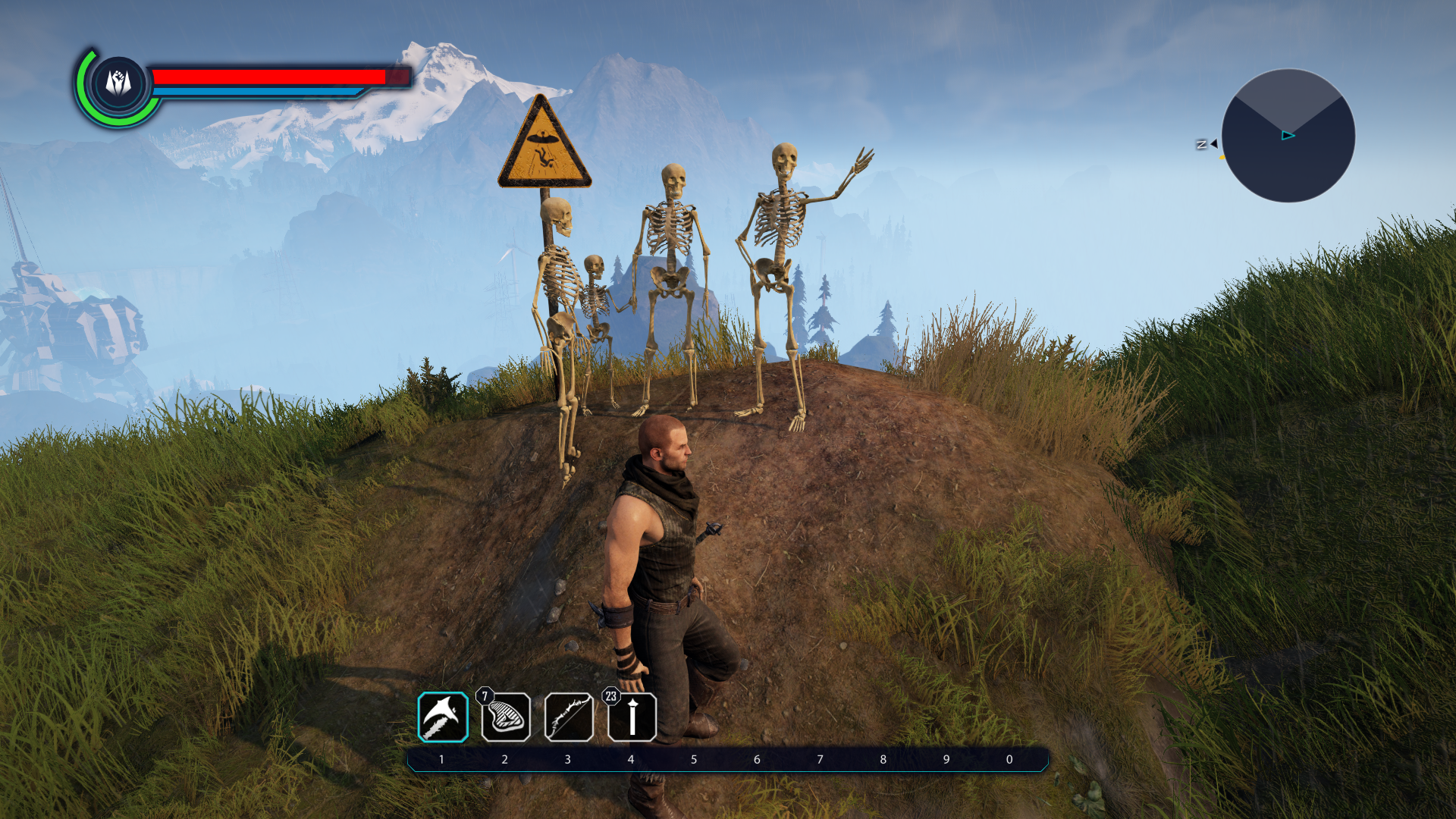The width and height of the screenshot is (1456, 819).
Task: Click the circular minimap
Action: pos(1288,136)
